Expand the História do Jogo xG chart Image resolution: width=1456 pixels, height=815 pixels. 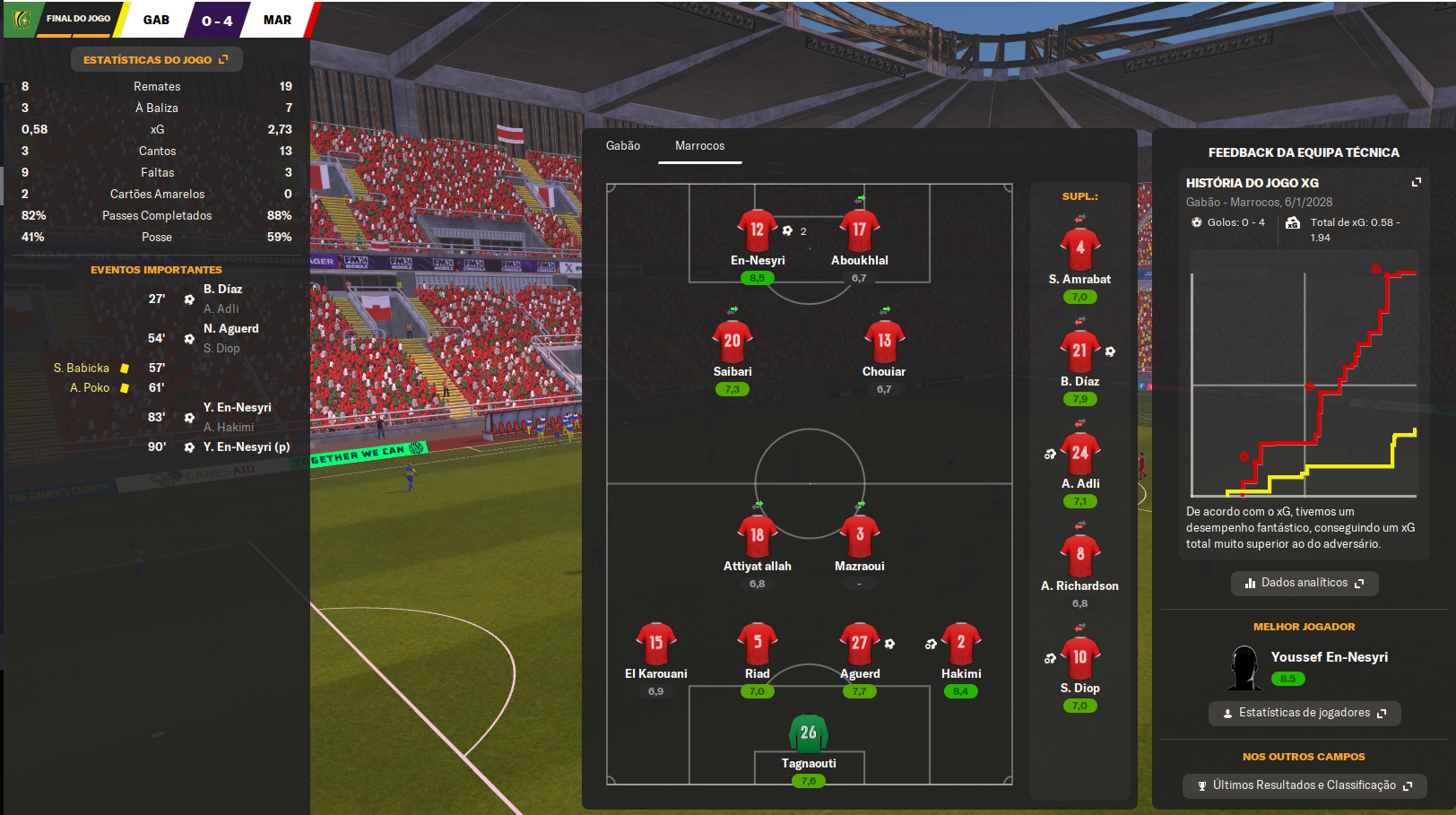(1417, 182)
